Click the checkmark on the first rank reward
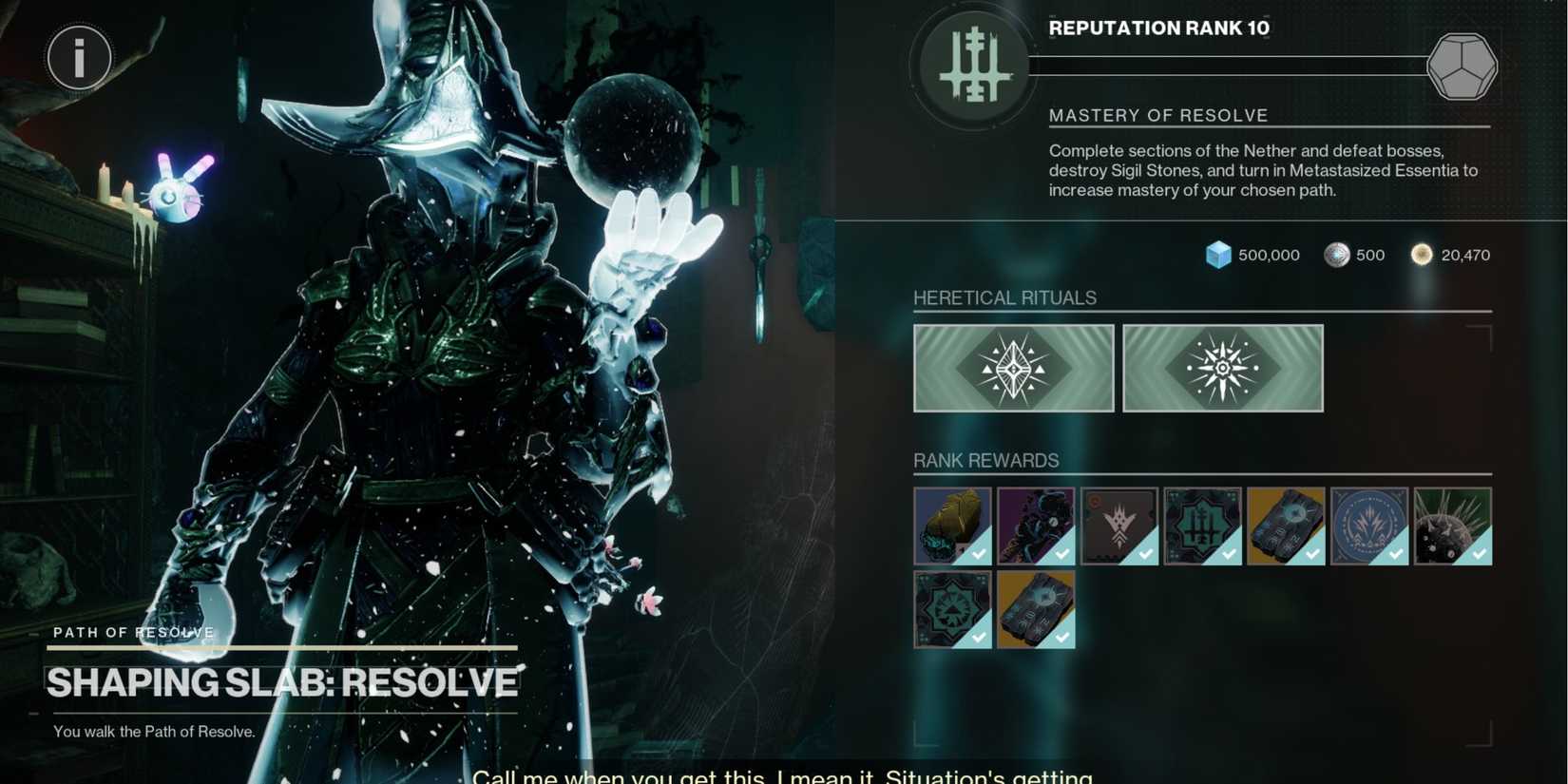Viewport: 1568px width, 784px height. (x=977, y=555)
